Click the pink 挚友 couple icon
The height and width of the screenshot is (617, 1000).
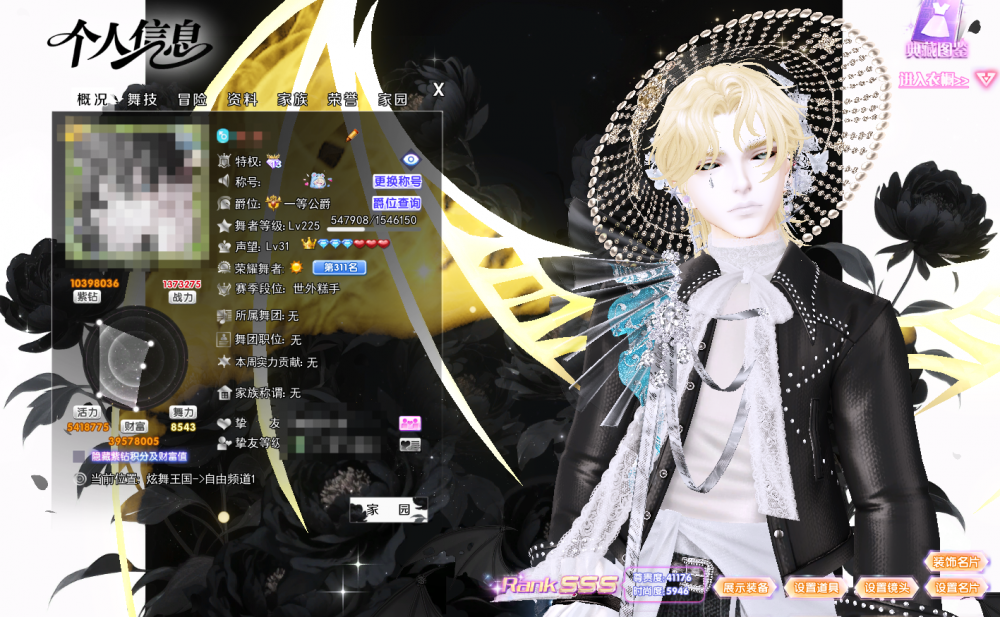(409, 423)
